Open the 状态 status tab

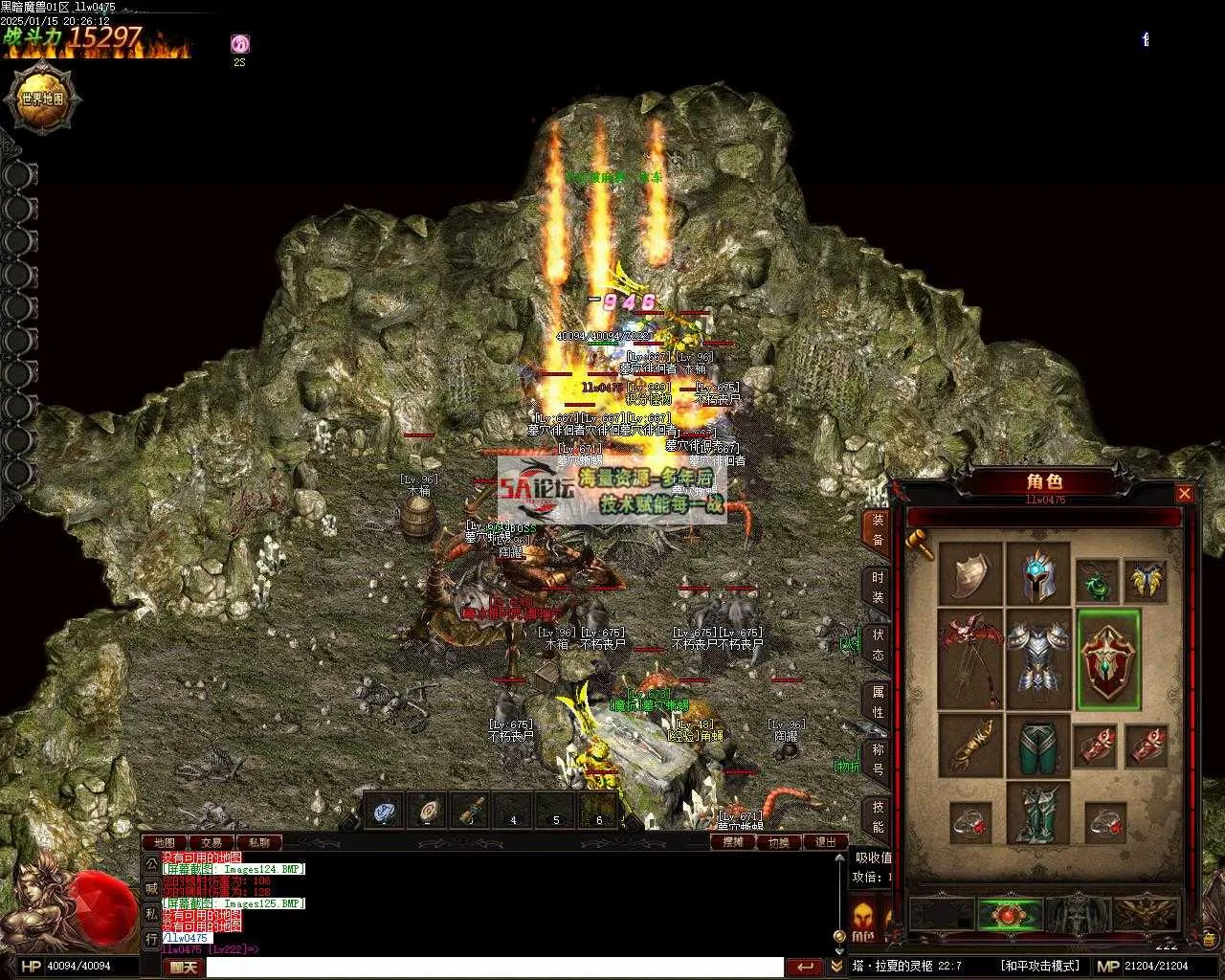click(877, 645)
